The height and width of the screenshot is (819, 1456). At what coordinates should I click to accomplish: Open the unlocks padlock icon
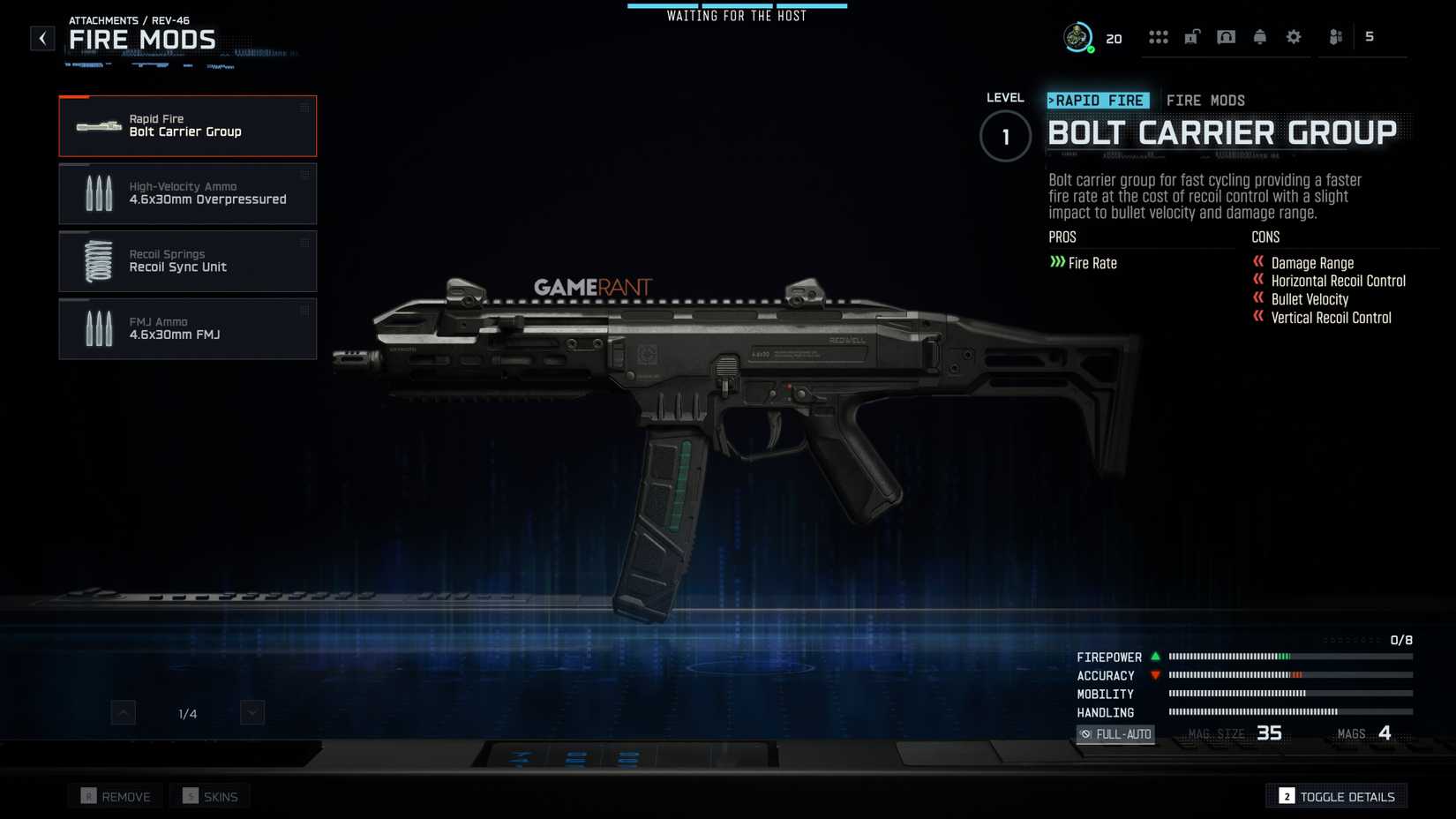point(1192,36)
